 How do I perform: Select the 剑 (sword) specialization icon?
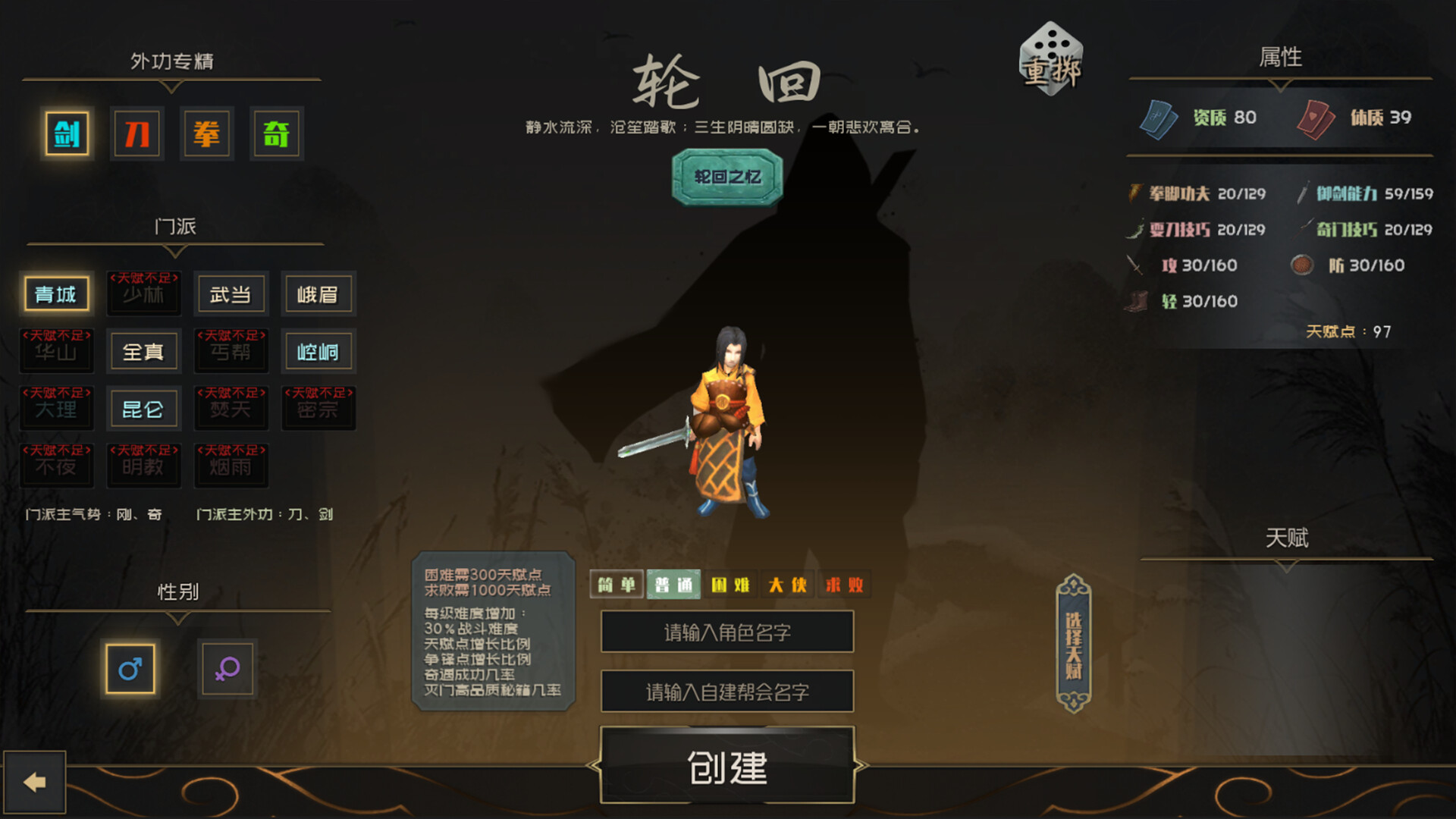pyautogui.click(x=66, y=133)
